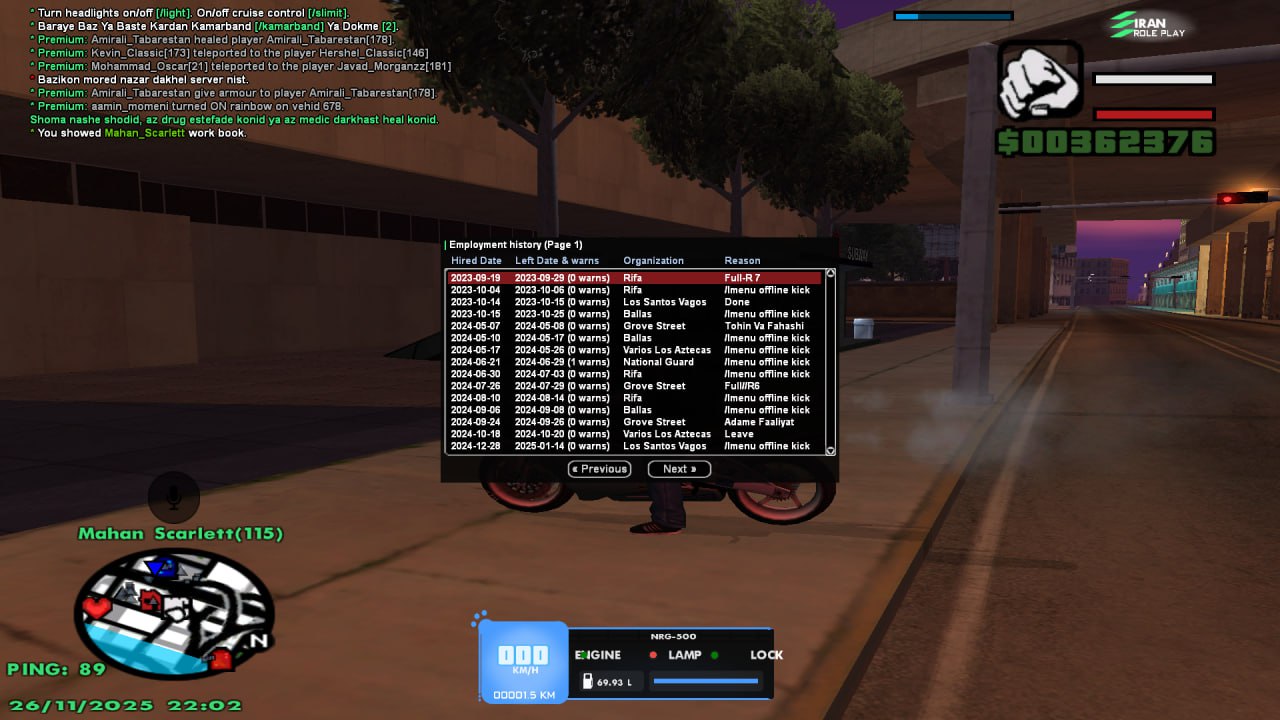The height and width of the screenshot is (720, 1280).
Task: Choose the Grove Street Adame Faaliyat entry
Action: click(635, 422)
